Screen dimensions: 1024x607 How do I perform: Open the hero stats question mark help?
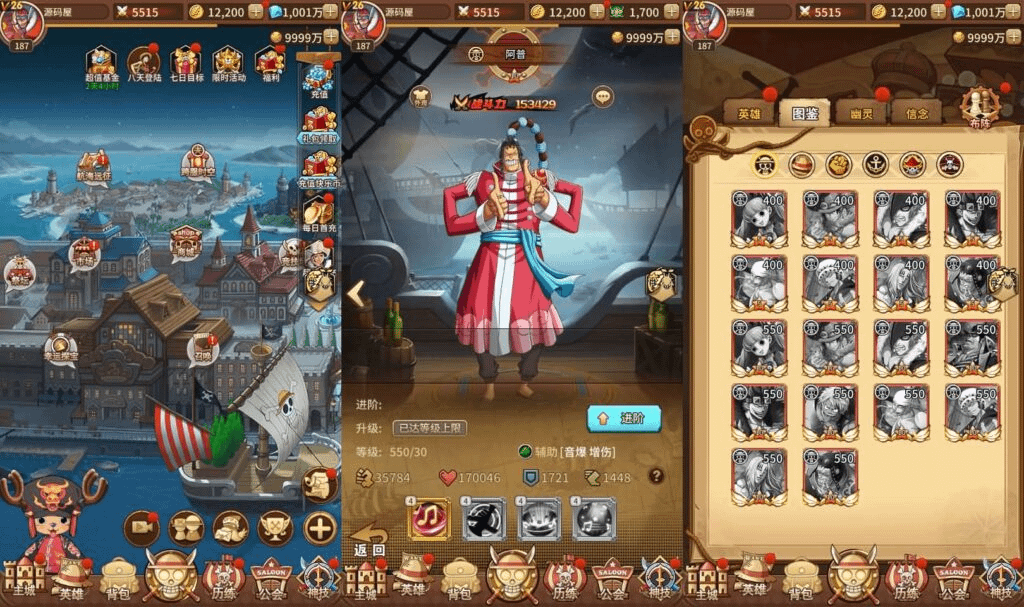[x=656, y=476]
